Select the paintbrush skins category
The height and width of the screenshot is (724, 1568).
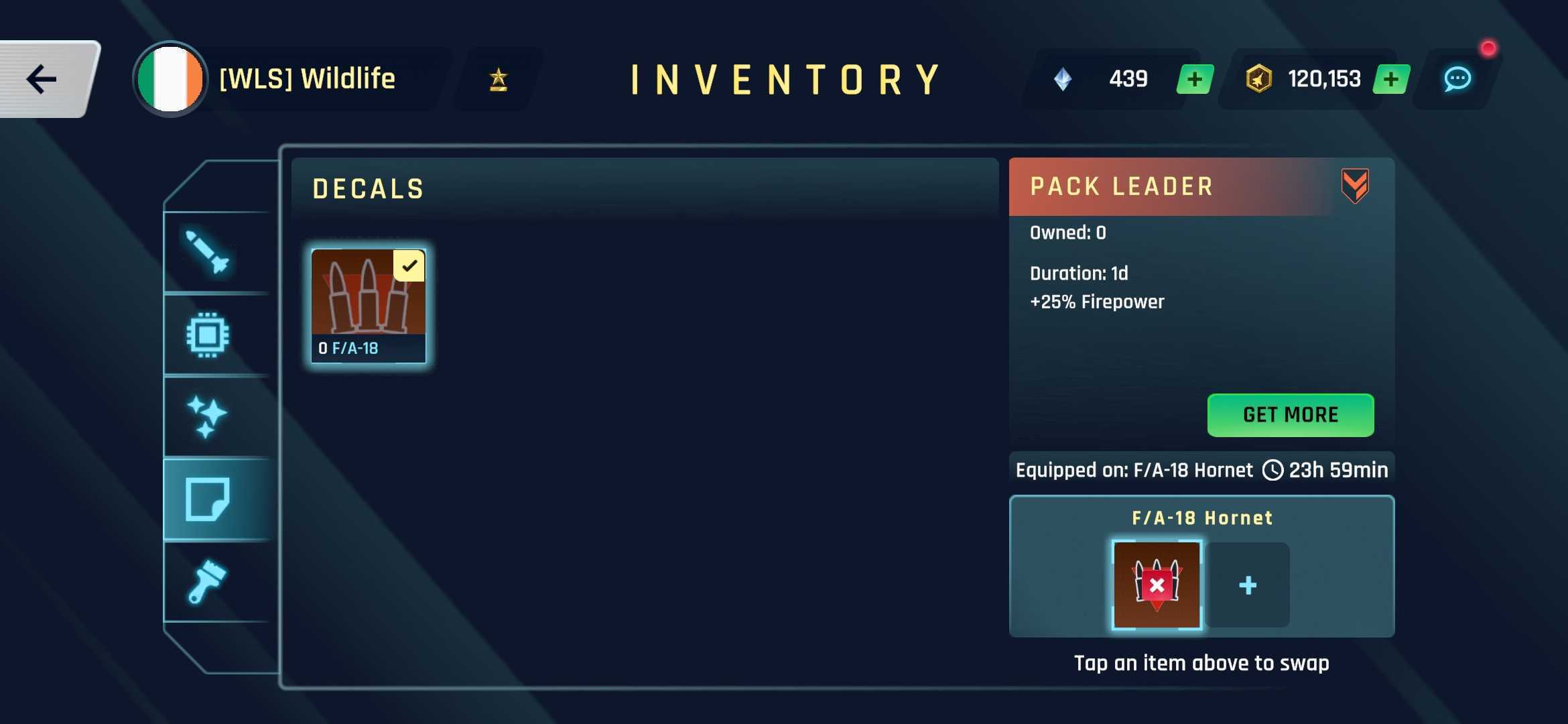click(x=208, y=582)
